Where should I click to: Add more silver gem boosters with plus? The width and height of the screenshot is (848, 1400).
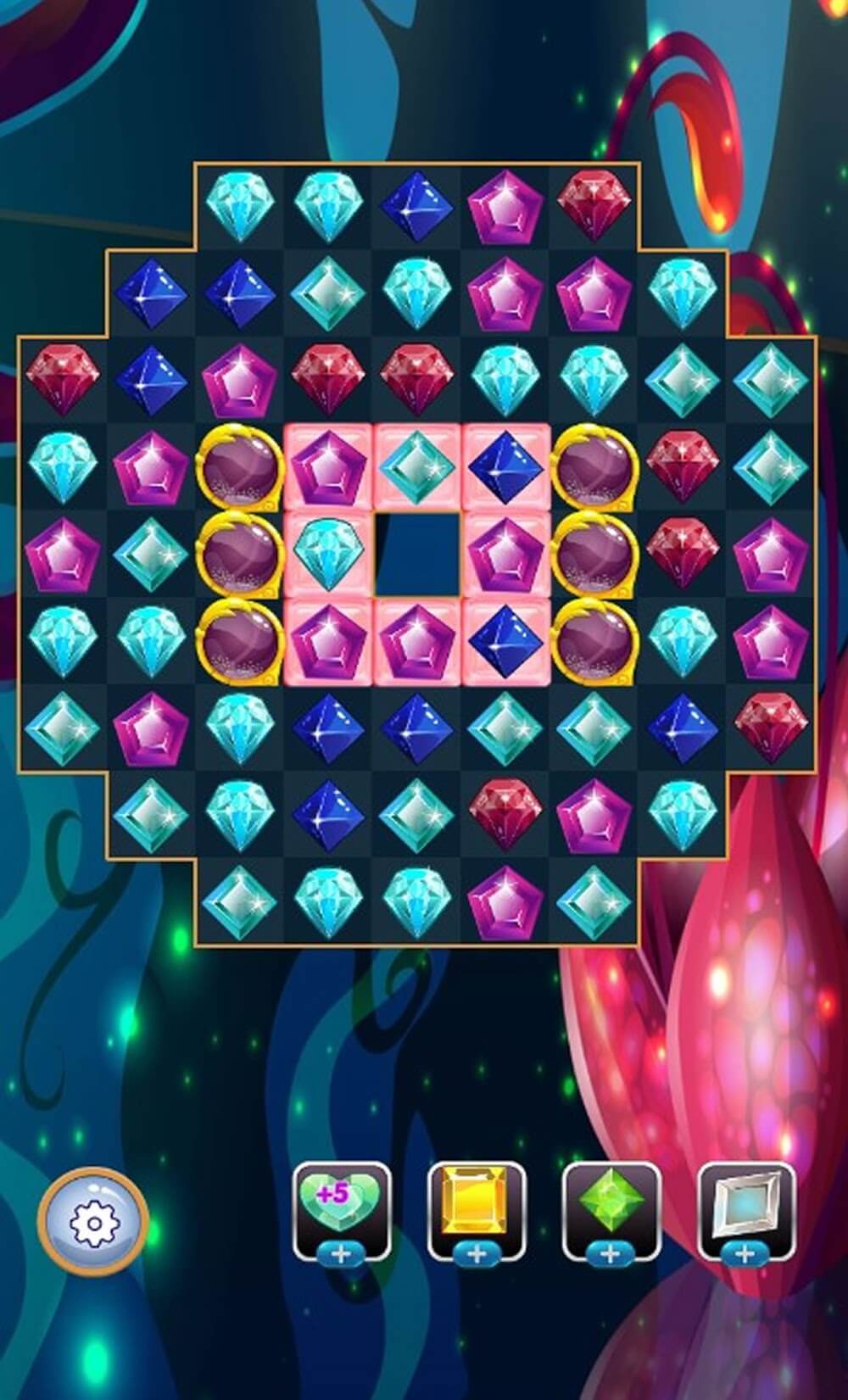coord(746,1254)
